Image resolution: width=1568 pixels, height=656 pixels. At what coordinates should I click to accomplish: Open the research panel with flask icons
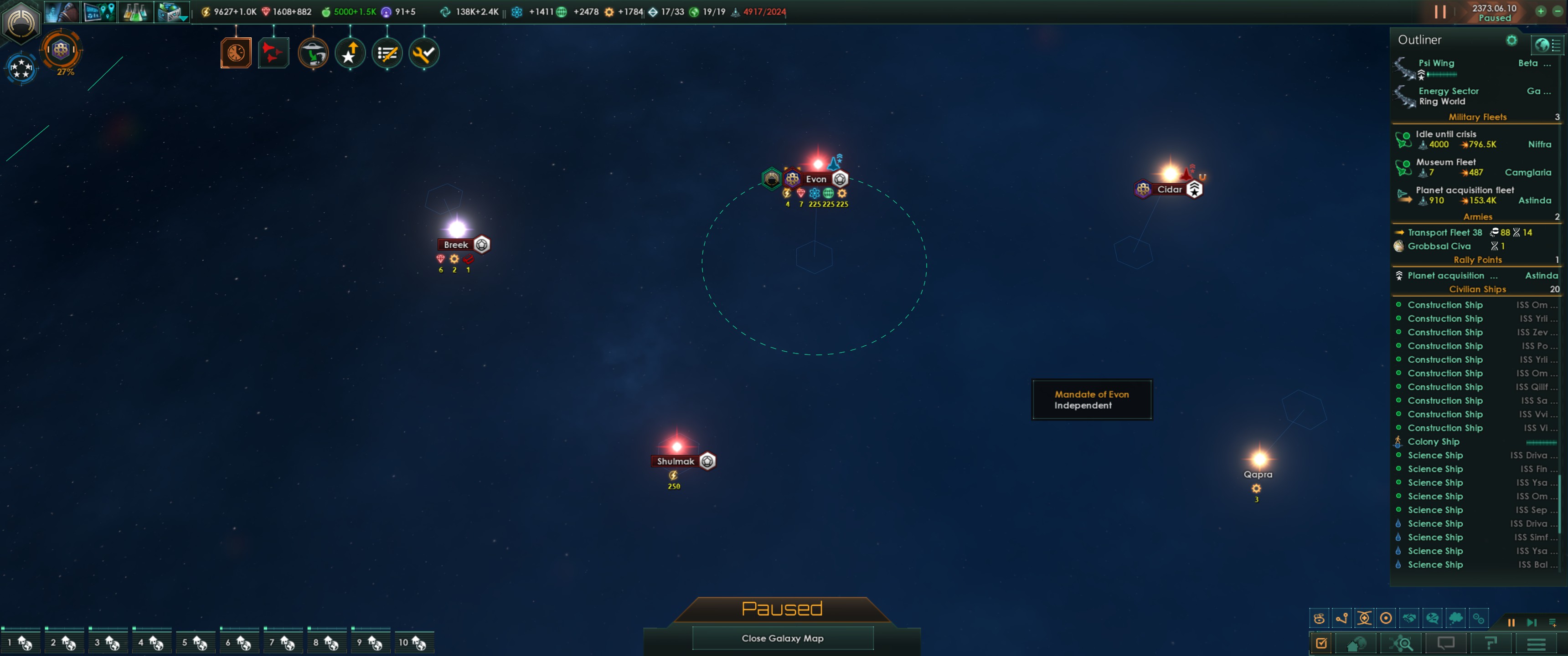coord(135,12)
